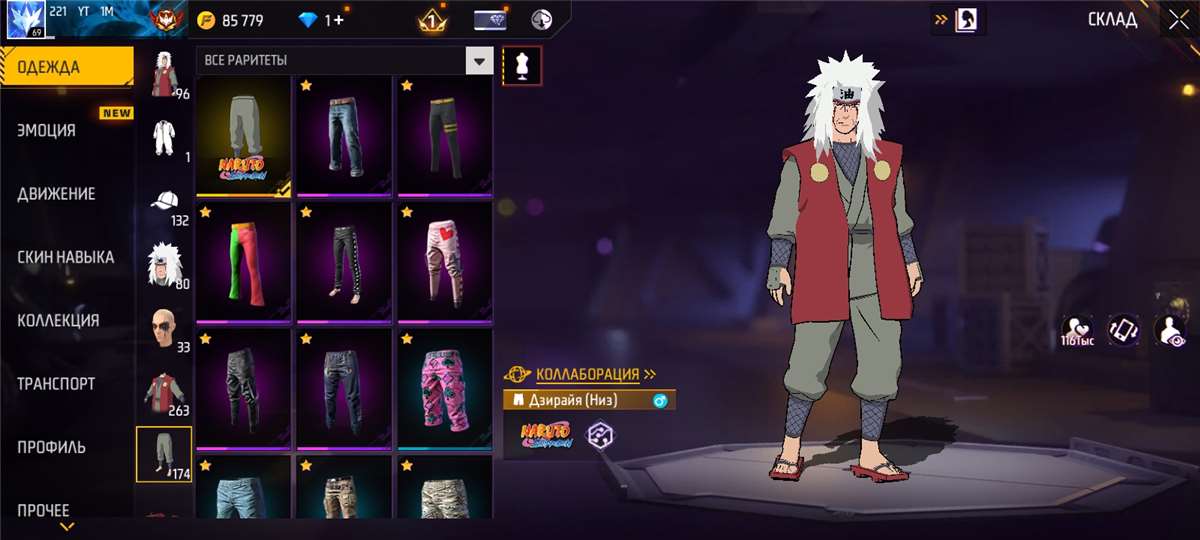The image size is (1200, 540).
Task: Close the Склад vault screen
Action: (1175, 19)
